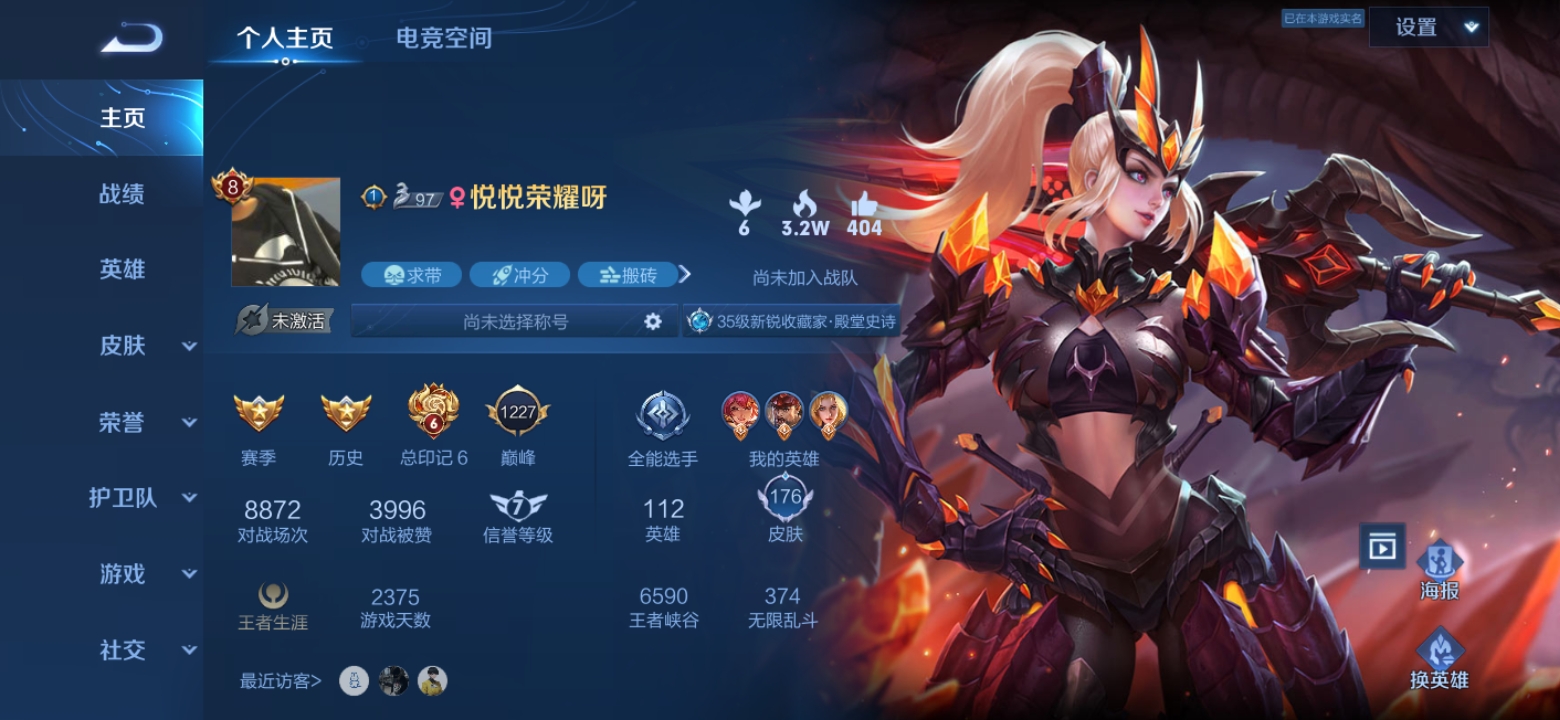Open the 总印记6 badge icon
The width and height of the screenshot is (1560, 720).
[x=430, y=410]
